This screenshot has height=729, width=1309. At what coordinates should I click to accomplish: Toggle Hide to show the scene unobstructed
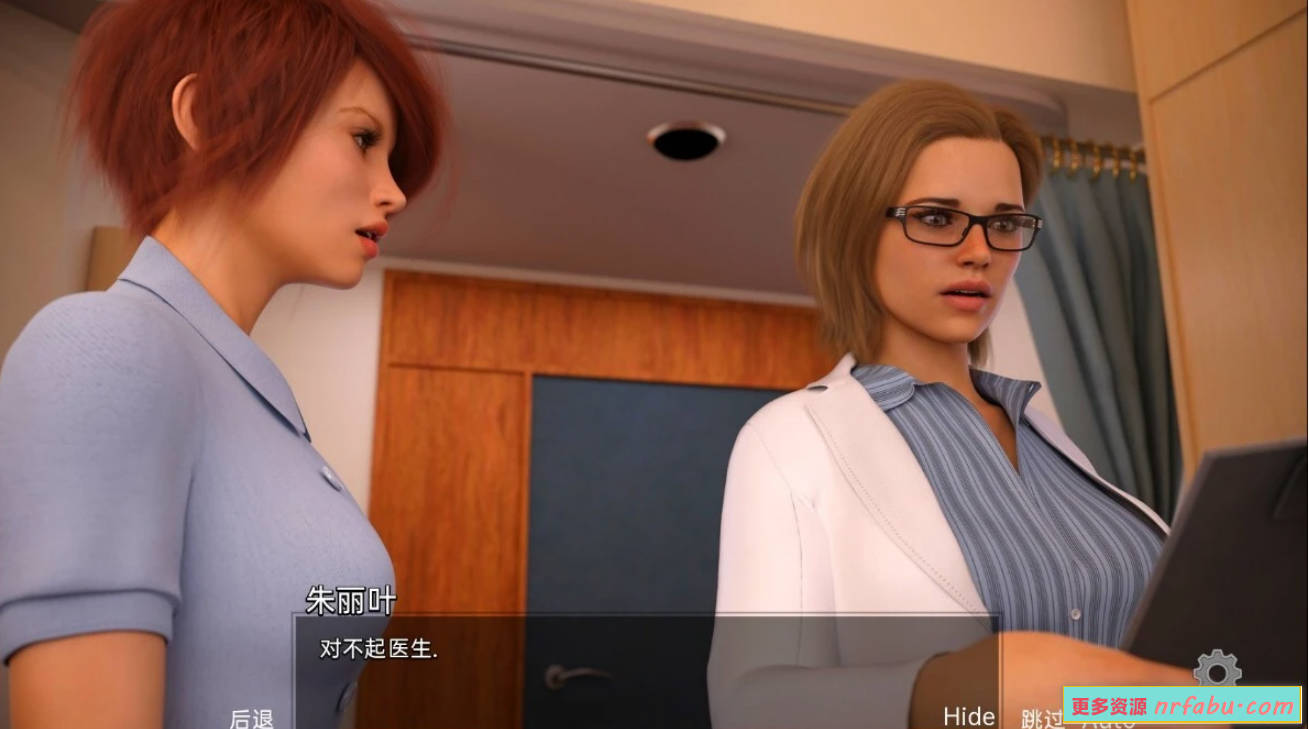point(969,717)
